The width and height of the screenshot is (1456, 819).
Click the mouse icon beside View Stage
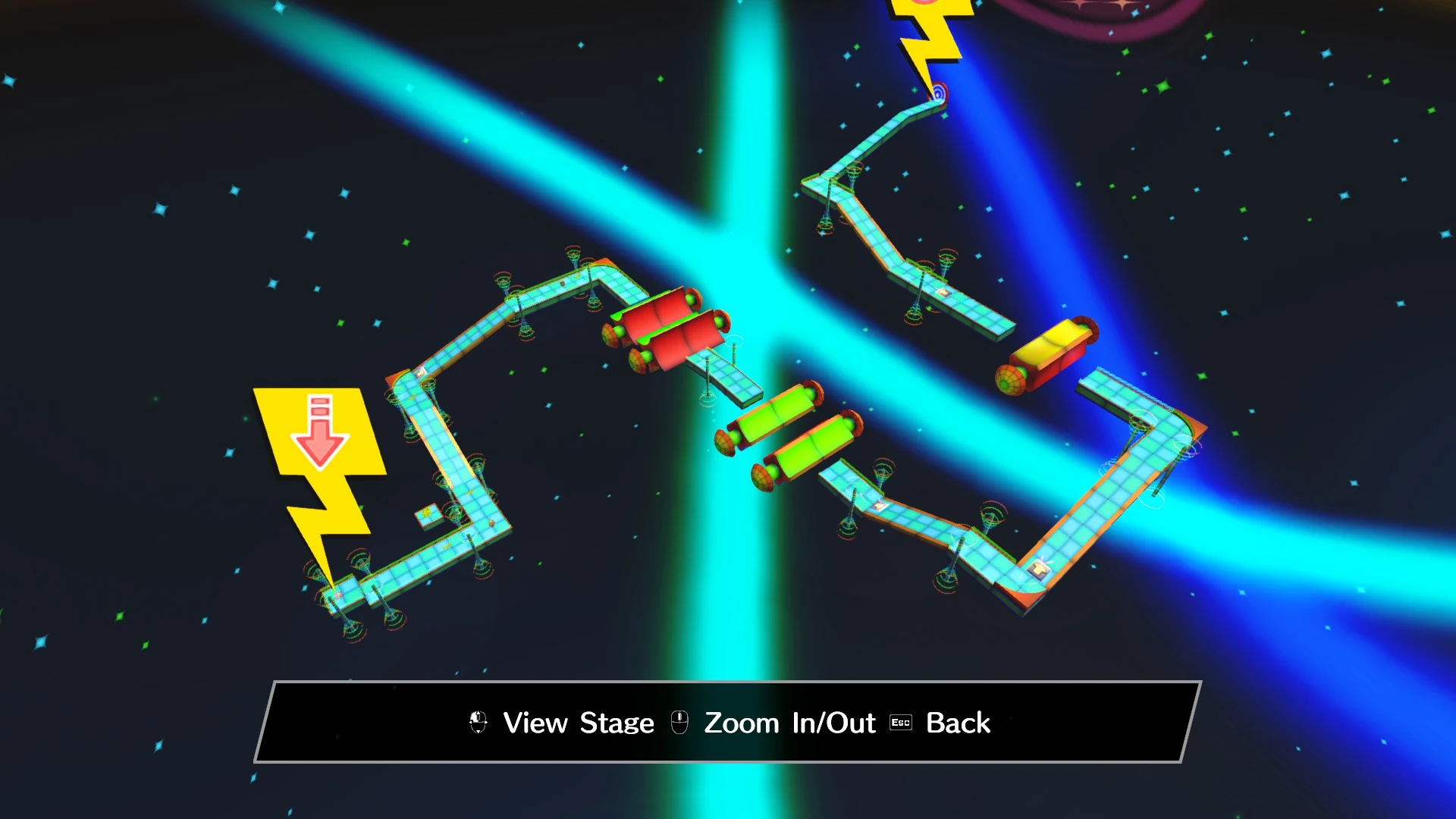pyautogui.click(x=478, y=722)
